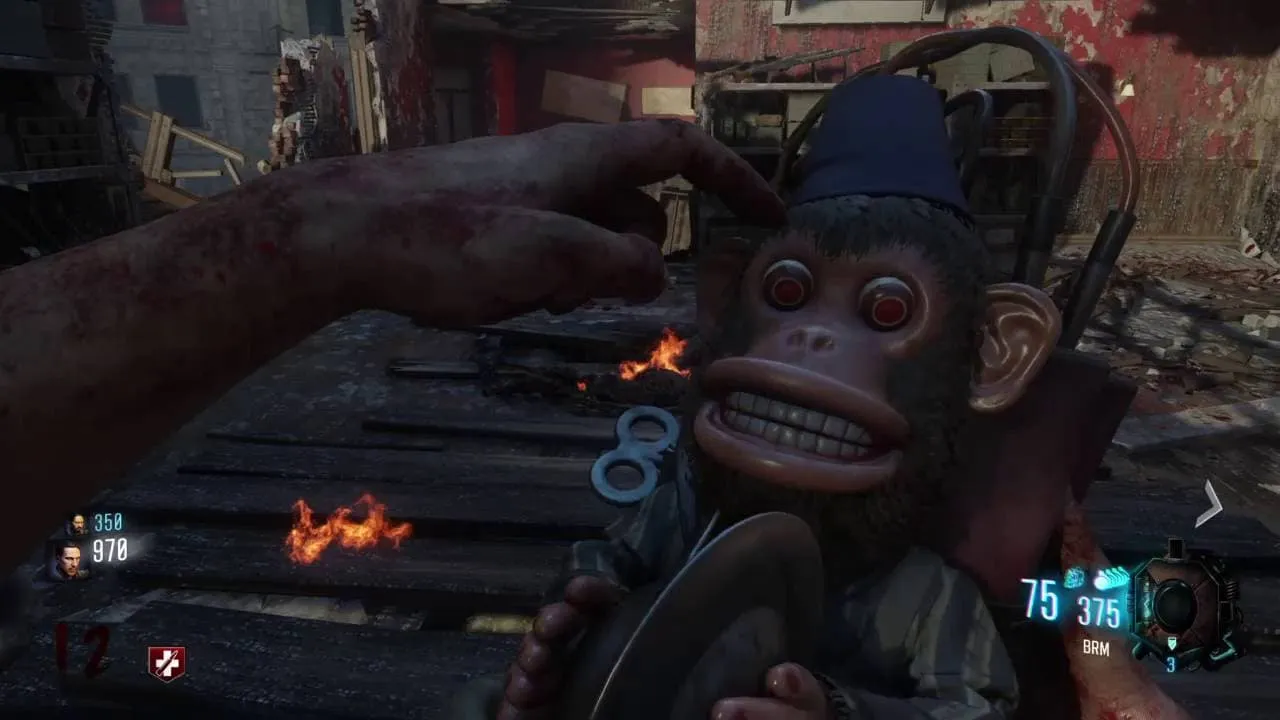The image size is (1280, 720).
Task: Select Nikolai's character portrait
Action: point(76,523)
